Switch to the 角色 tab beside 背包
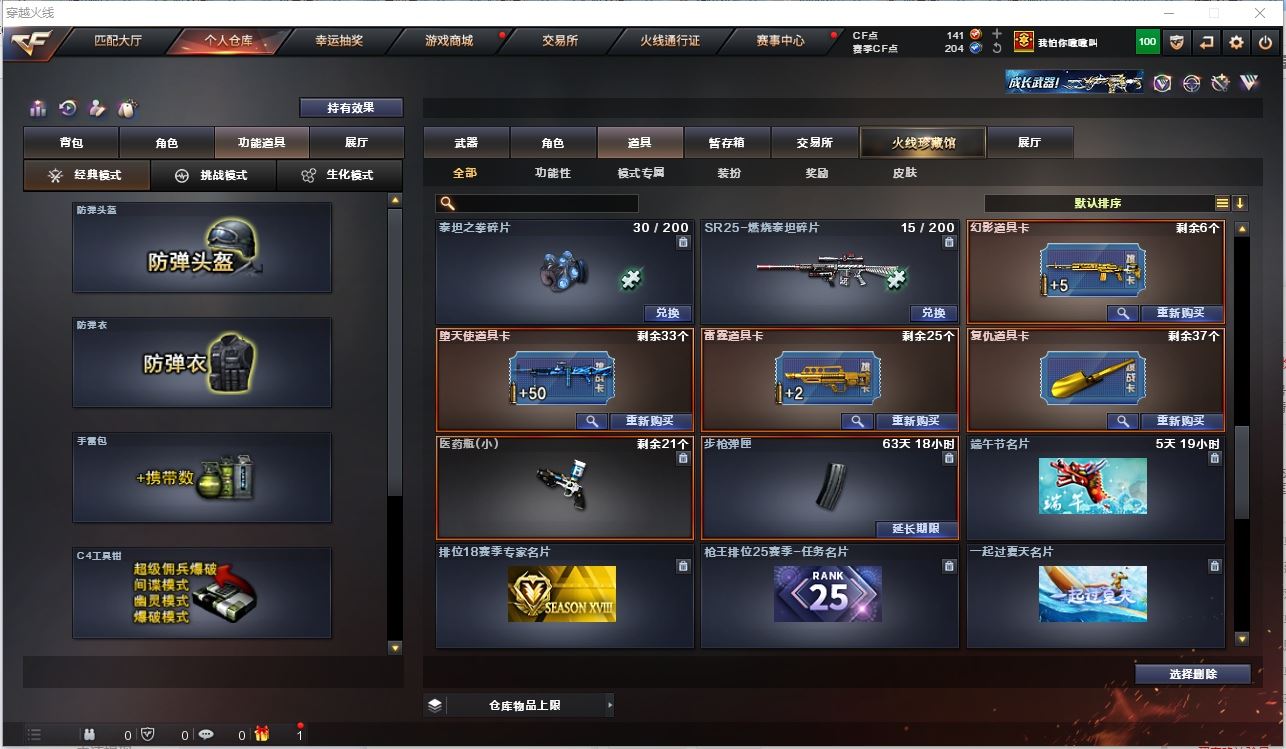 pyautogui.click(x=166, y=143)
